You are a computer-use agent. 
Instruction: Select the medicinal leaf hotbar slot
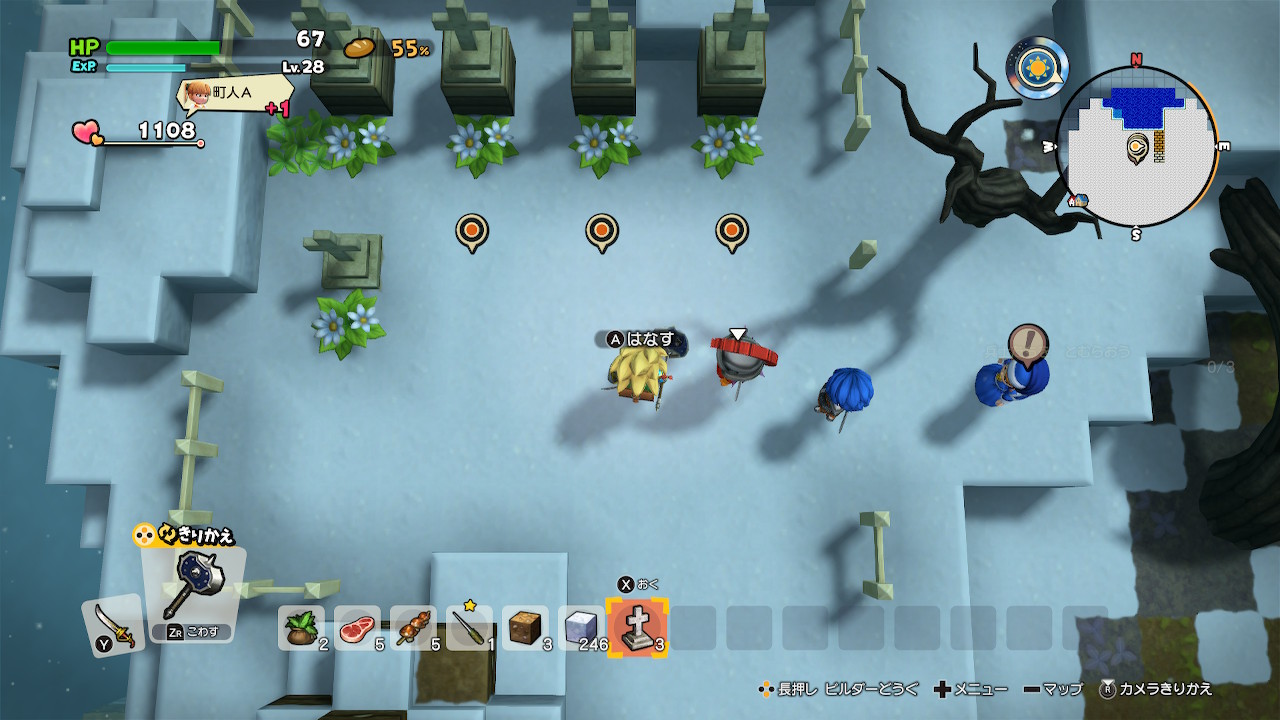(301, 628)
